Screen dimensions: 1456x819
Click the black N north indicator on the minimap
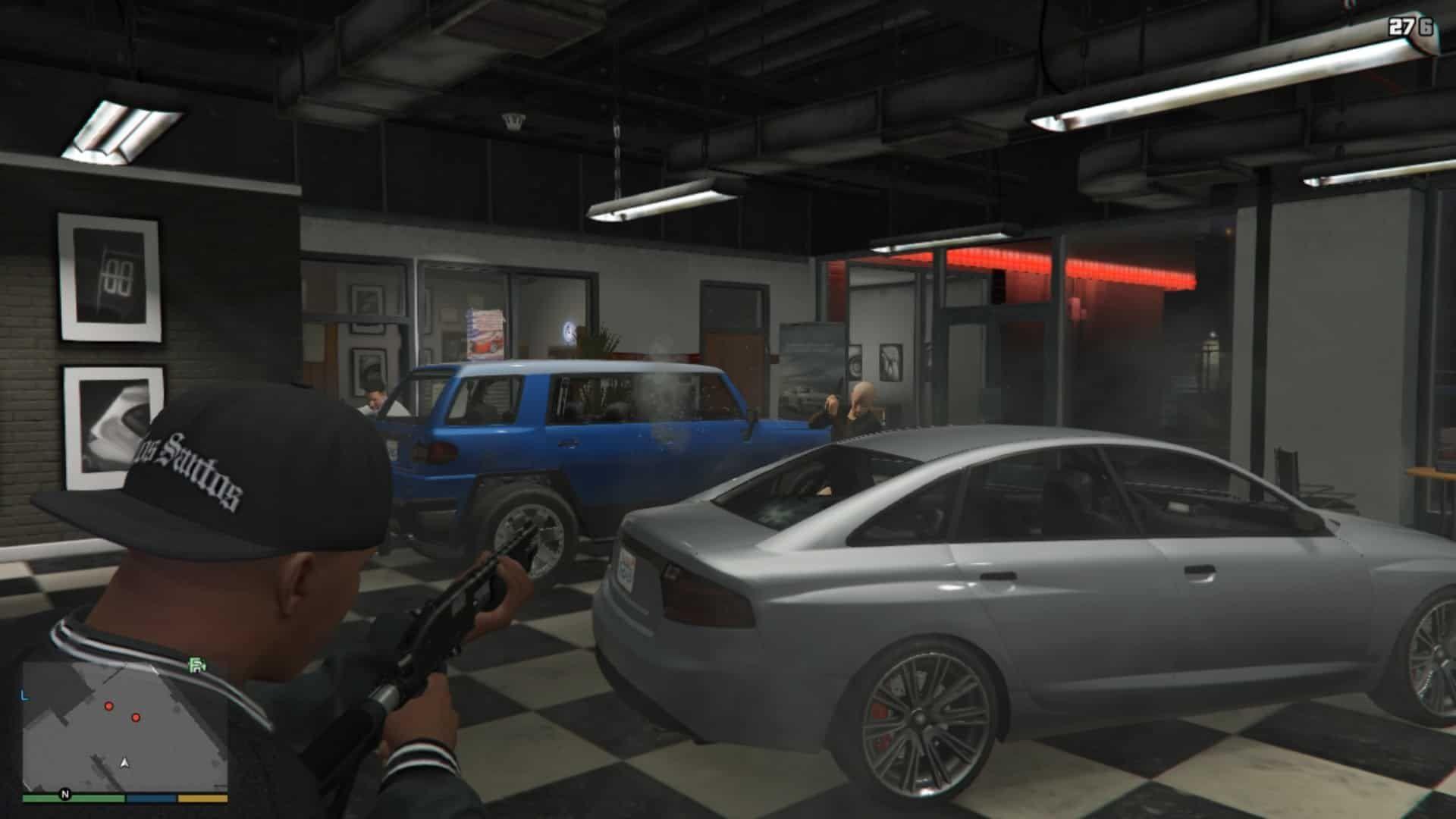65,793
